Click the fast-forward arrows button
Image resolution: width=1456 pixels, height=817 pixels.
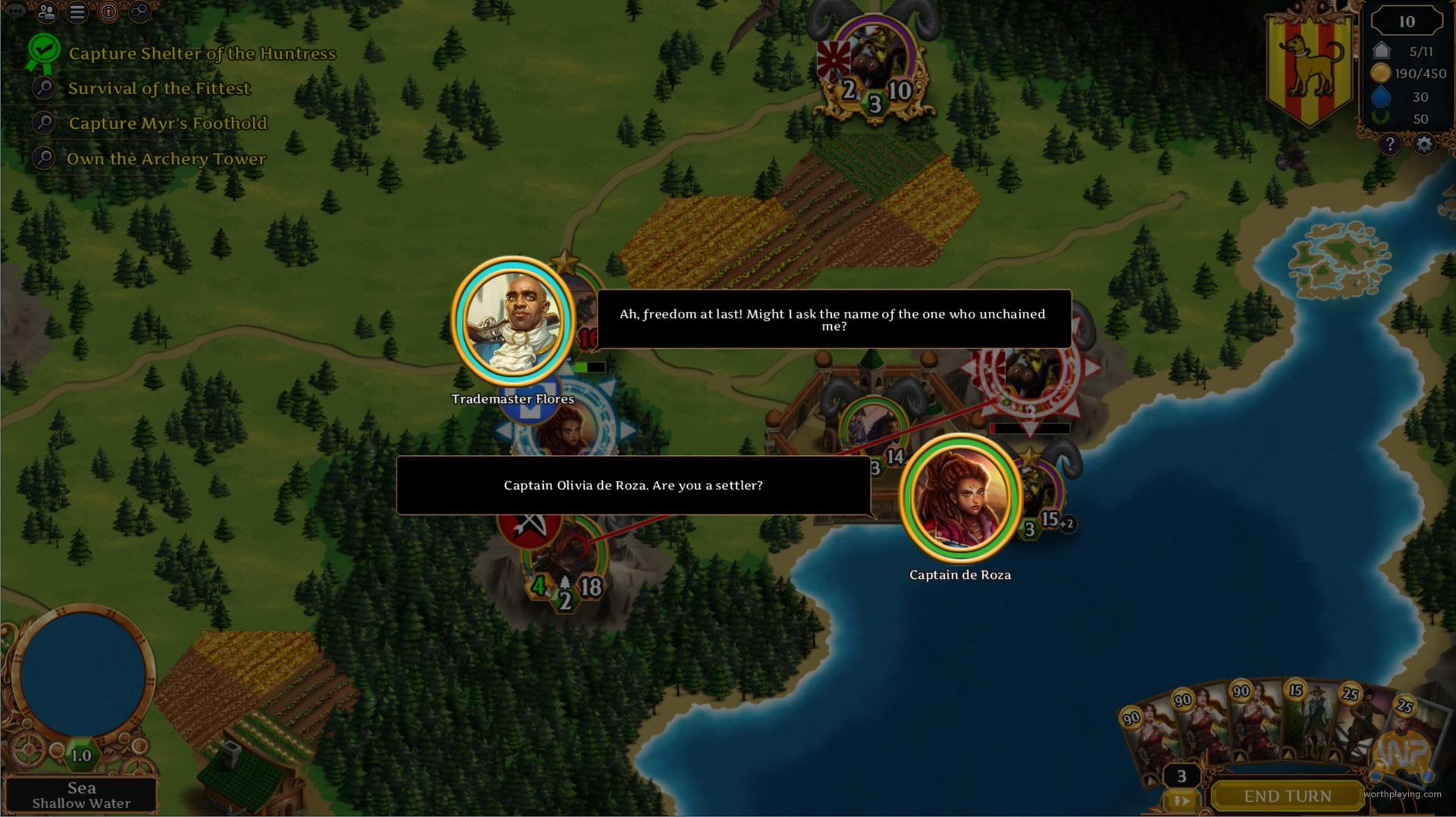point(1181,800)
